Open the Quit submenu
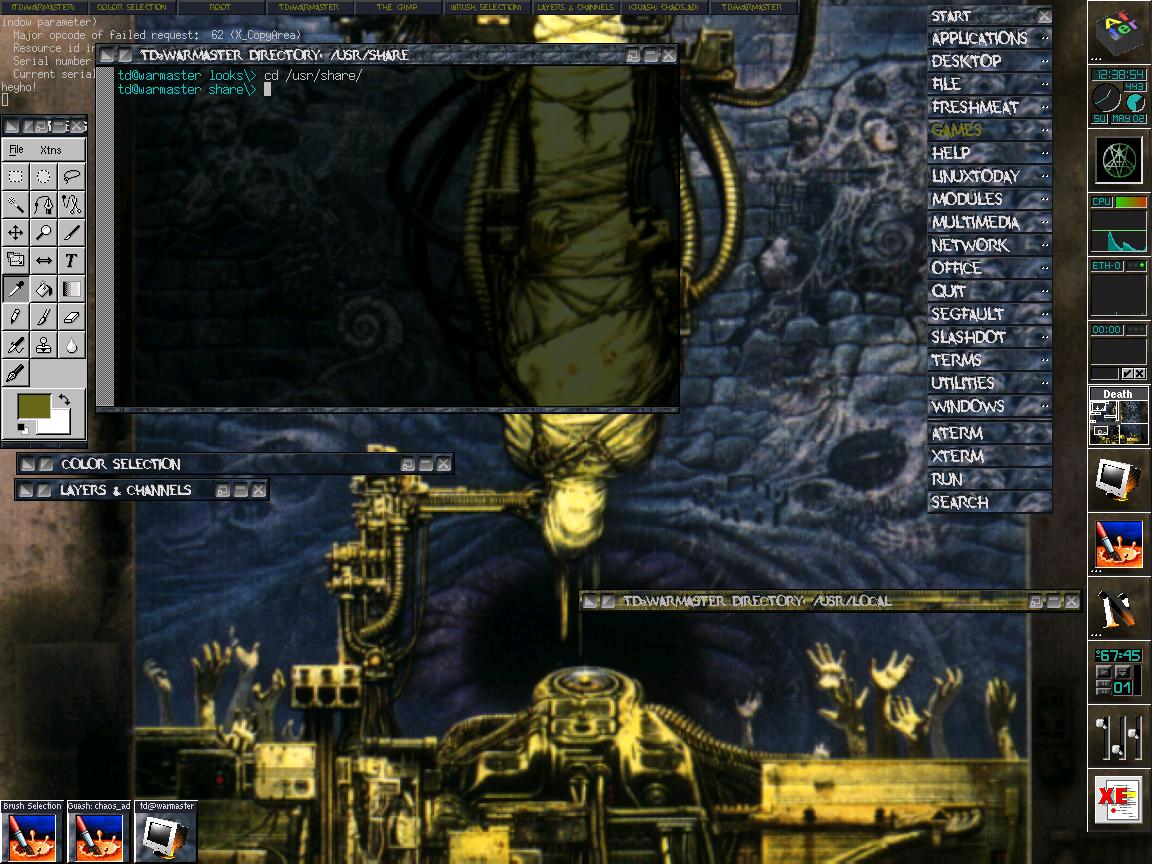This screenshot has width=1152, height=864. [949, 291]
